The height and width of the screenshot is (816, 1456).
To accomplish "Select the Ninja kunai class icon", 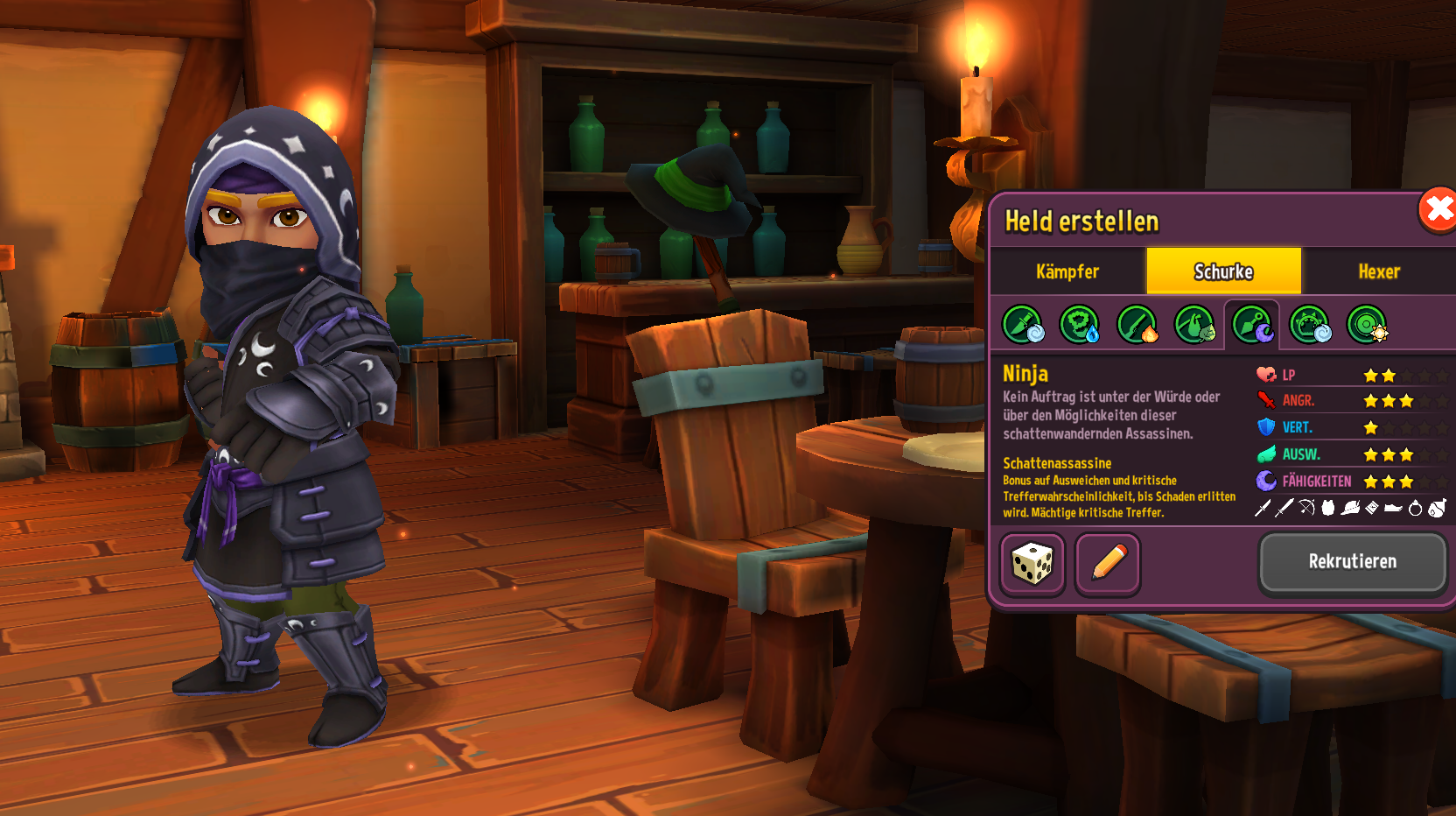I will pos(1252,324).
